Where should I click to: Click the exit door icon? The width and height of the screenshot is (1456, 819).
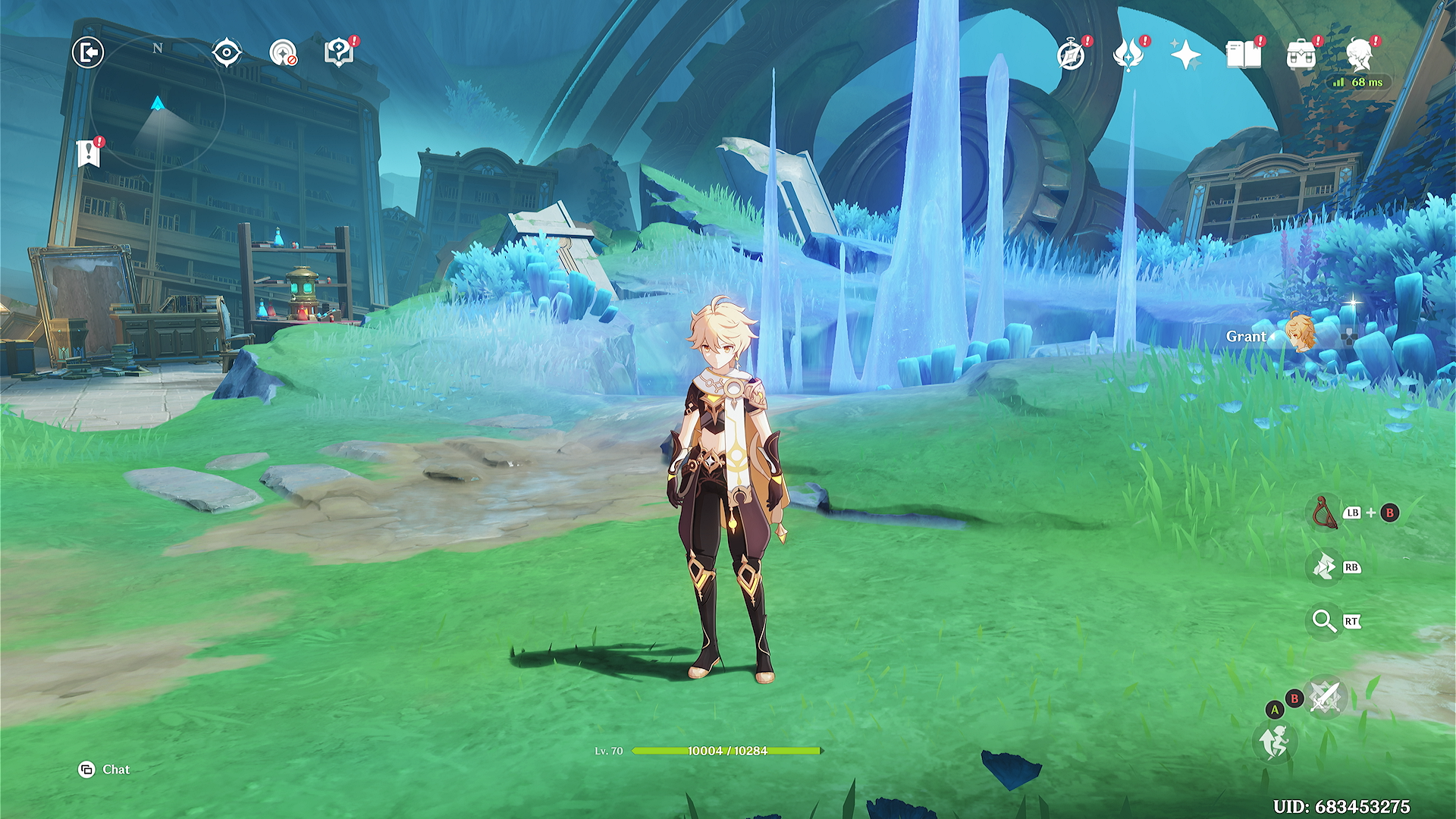click(x=88, y=52)
